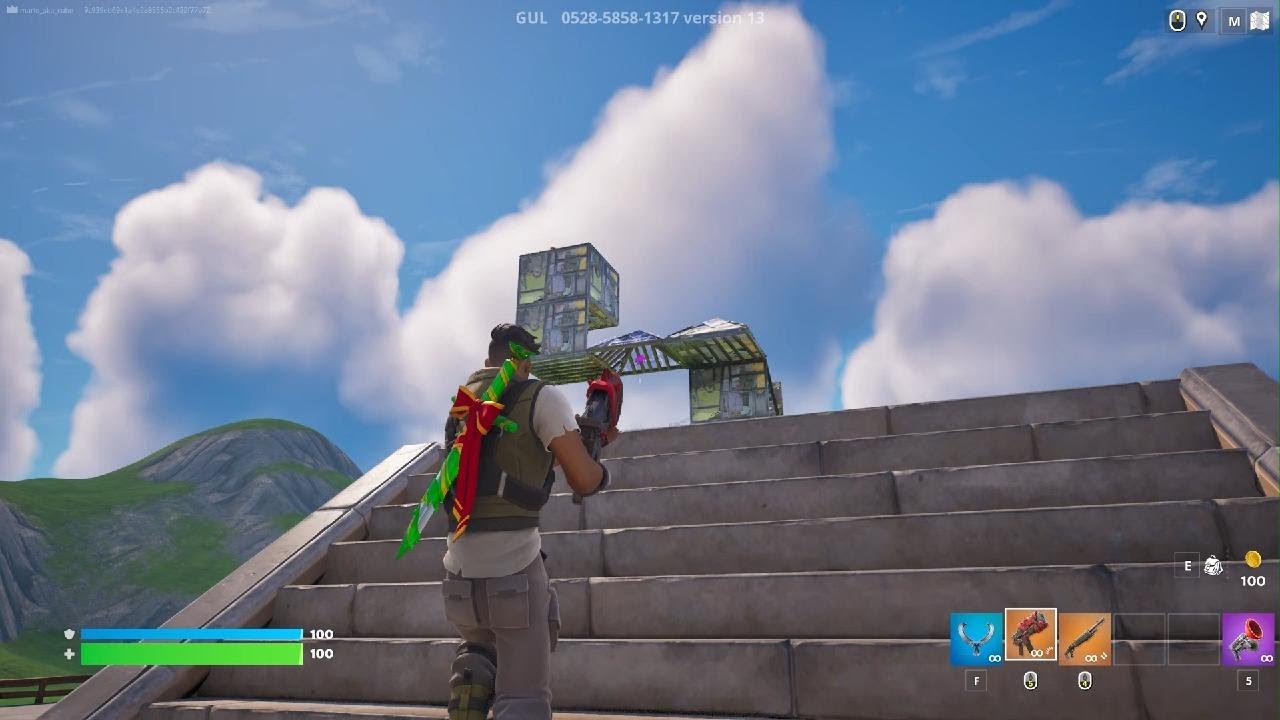Open the folded map icon
Viewport: 1280px width, 720px height.
point(1259,21)
